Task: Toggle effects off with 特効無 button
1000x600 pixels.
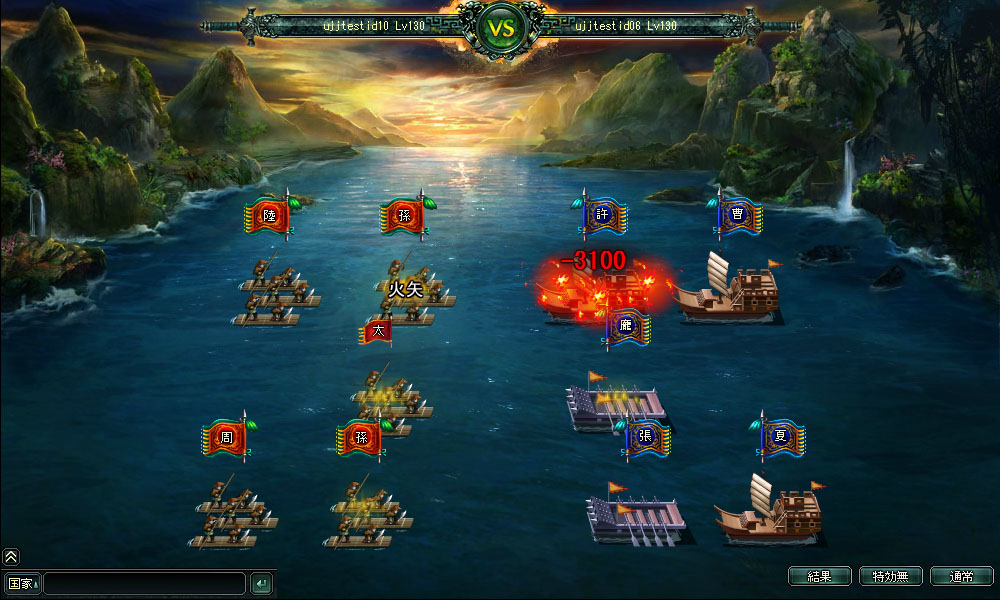Action: click(x=890, y=576)
